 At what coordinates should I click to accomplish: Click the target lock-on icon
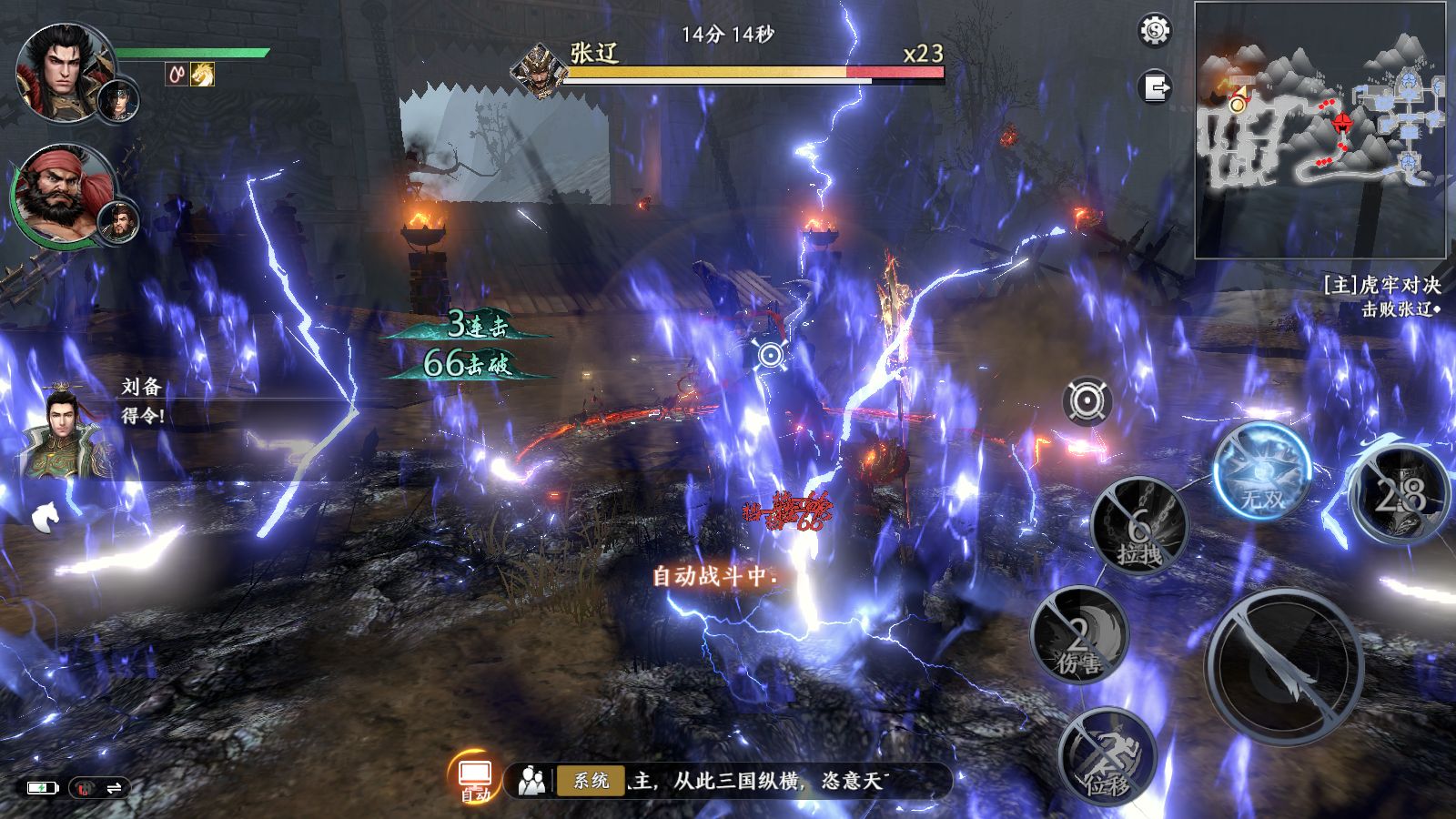tap(1087, 400)
